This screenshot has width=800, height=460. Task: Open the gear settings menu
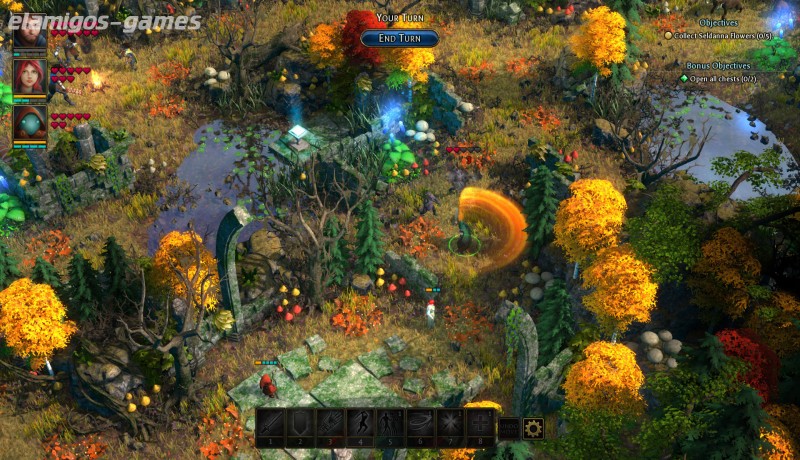point(533,429)
